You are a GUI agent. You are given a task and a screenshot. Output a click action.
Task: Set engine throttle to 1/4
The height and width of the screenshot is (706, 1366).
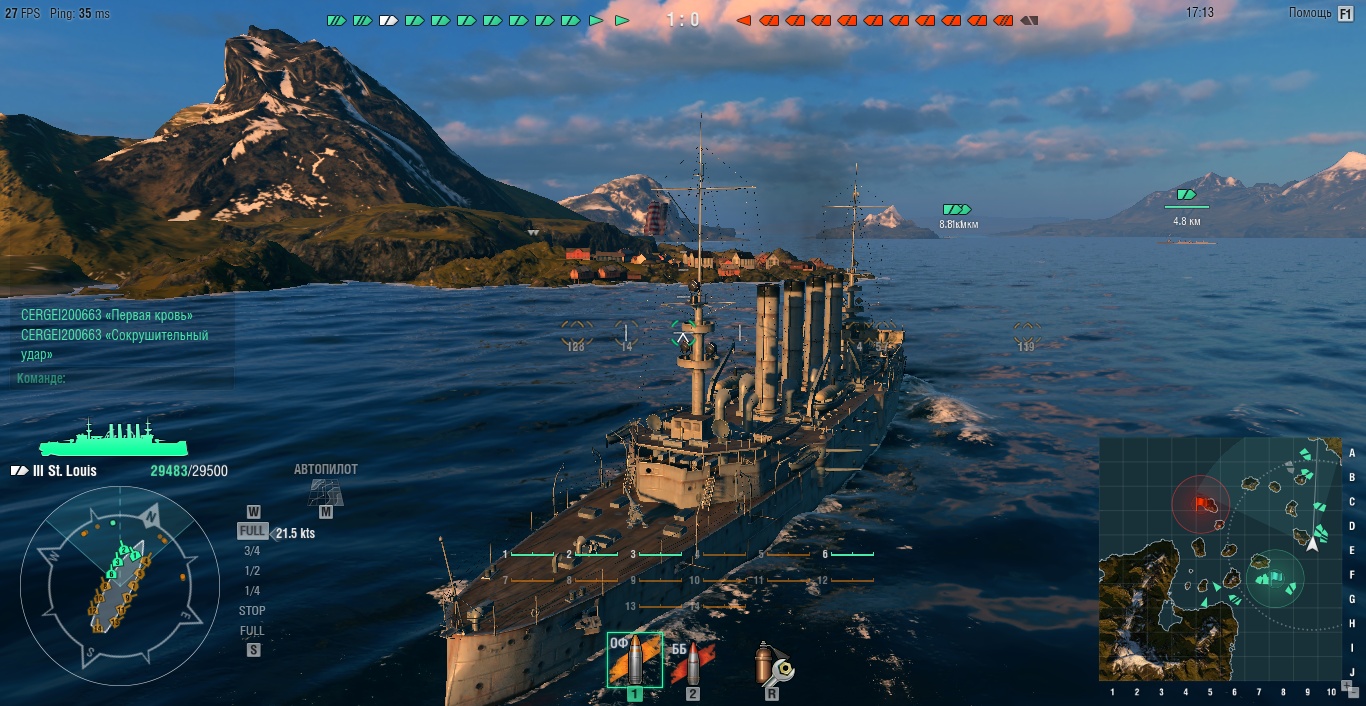(252, 591)
